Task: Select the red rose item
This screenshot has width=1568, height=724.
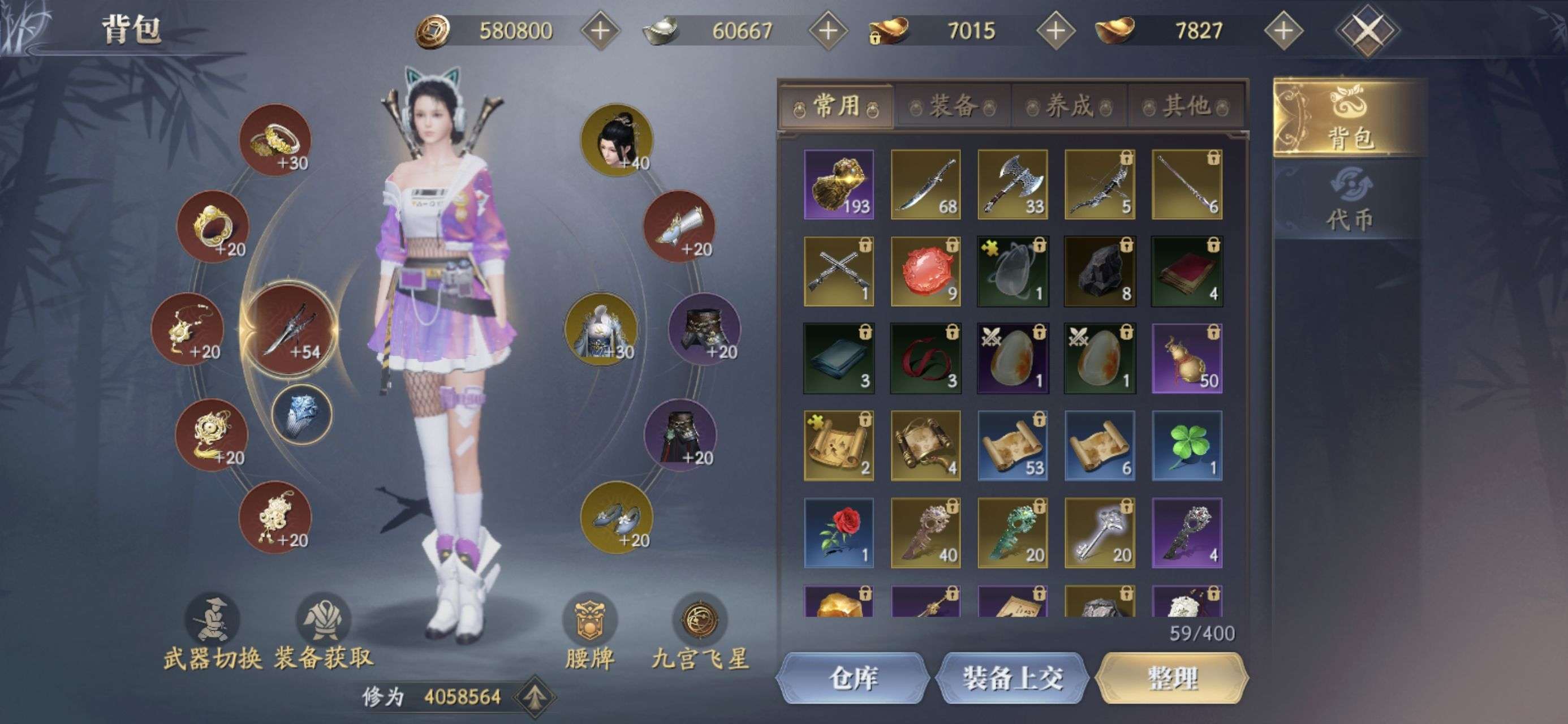Action: pos(839,533)
